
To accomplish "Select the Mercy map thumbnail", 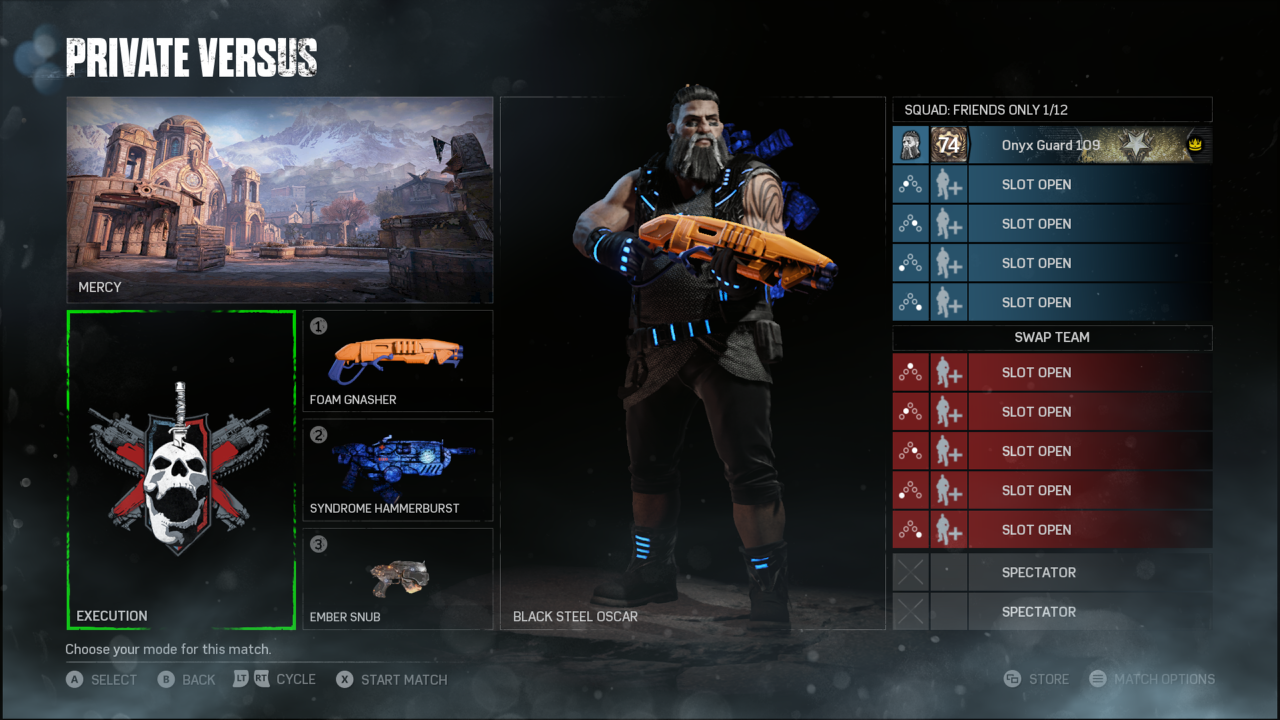I will 280,199.
